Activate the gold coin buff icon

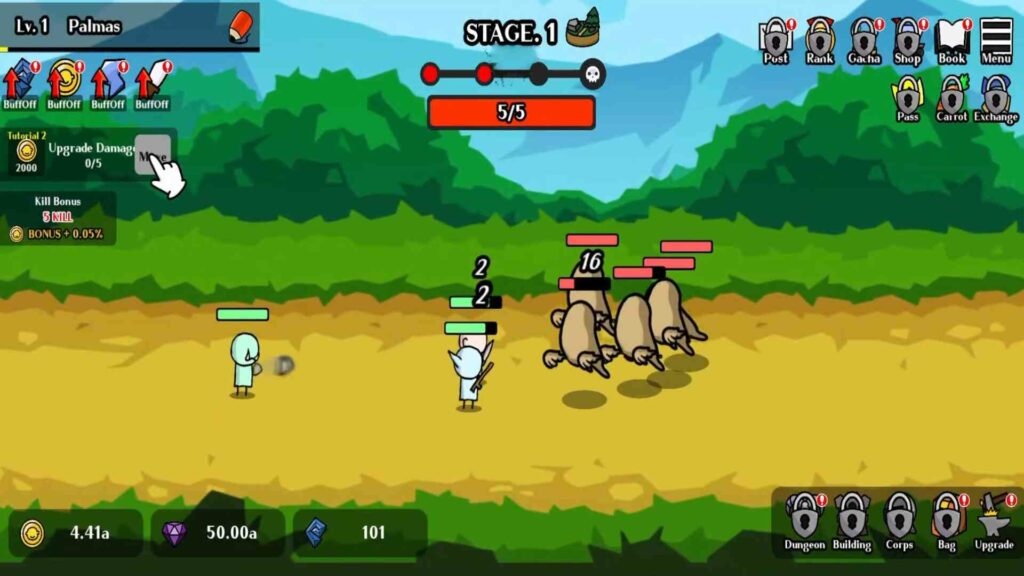[x=64, y=83]
